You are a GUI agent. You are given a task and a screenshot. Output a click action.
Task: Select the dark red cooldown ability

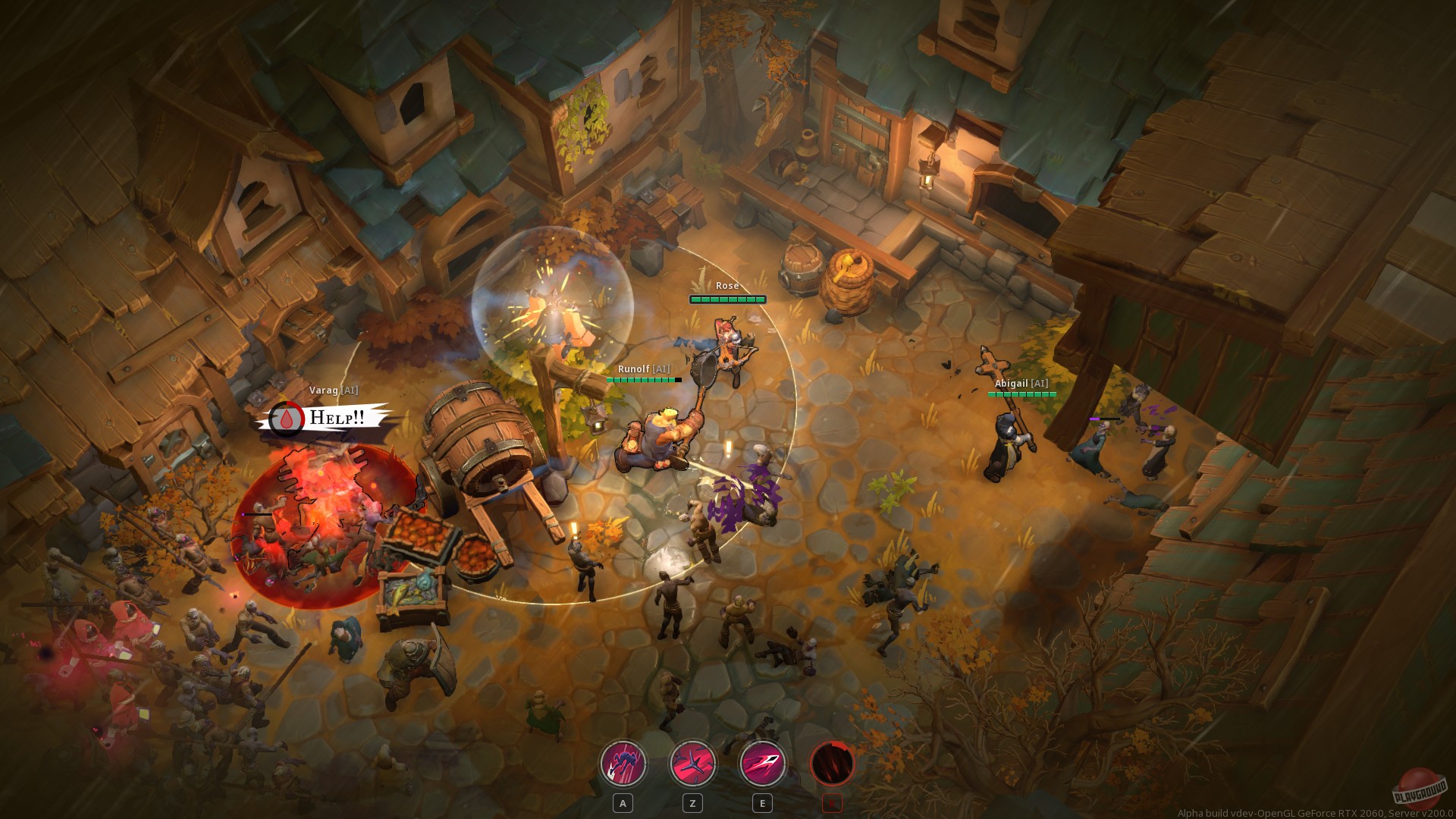click(x=832, y=764)
